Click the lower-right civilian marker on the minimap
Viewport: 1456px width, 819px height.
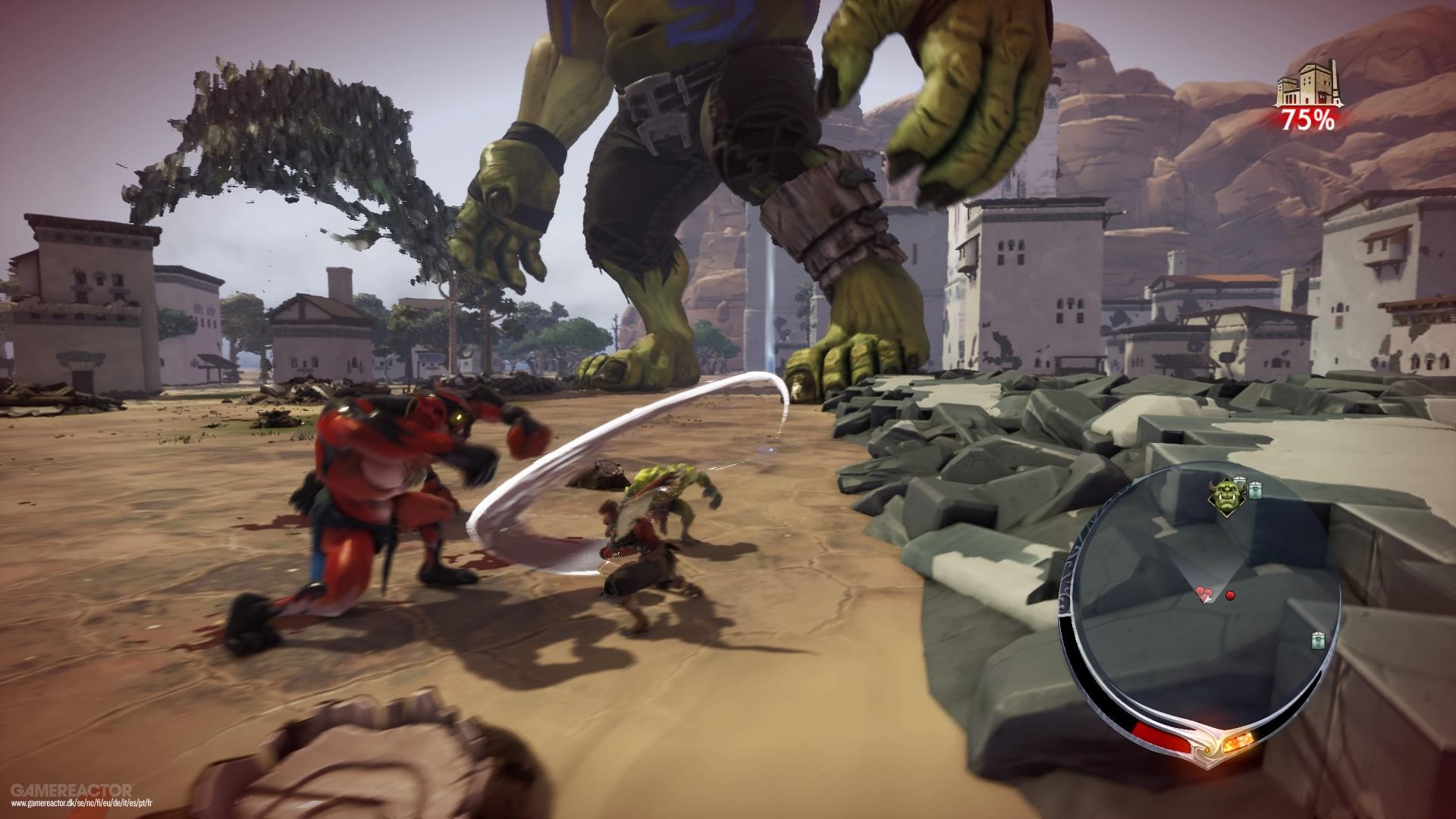pos(1316,640)
